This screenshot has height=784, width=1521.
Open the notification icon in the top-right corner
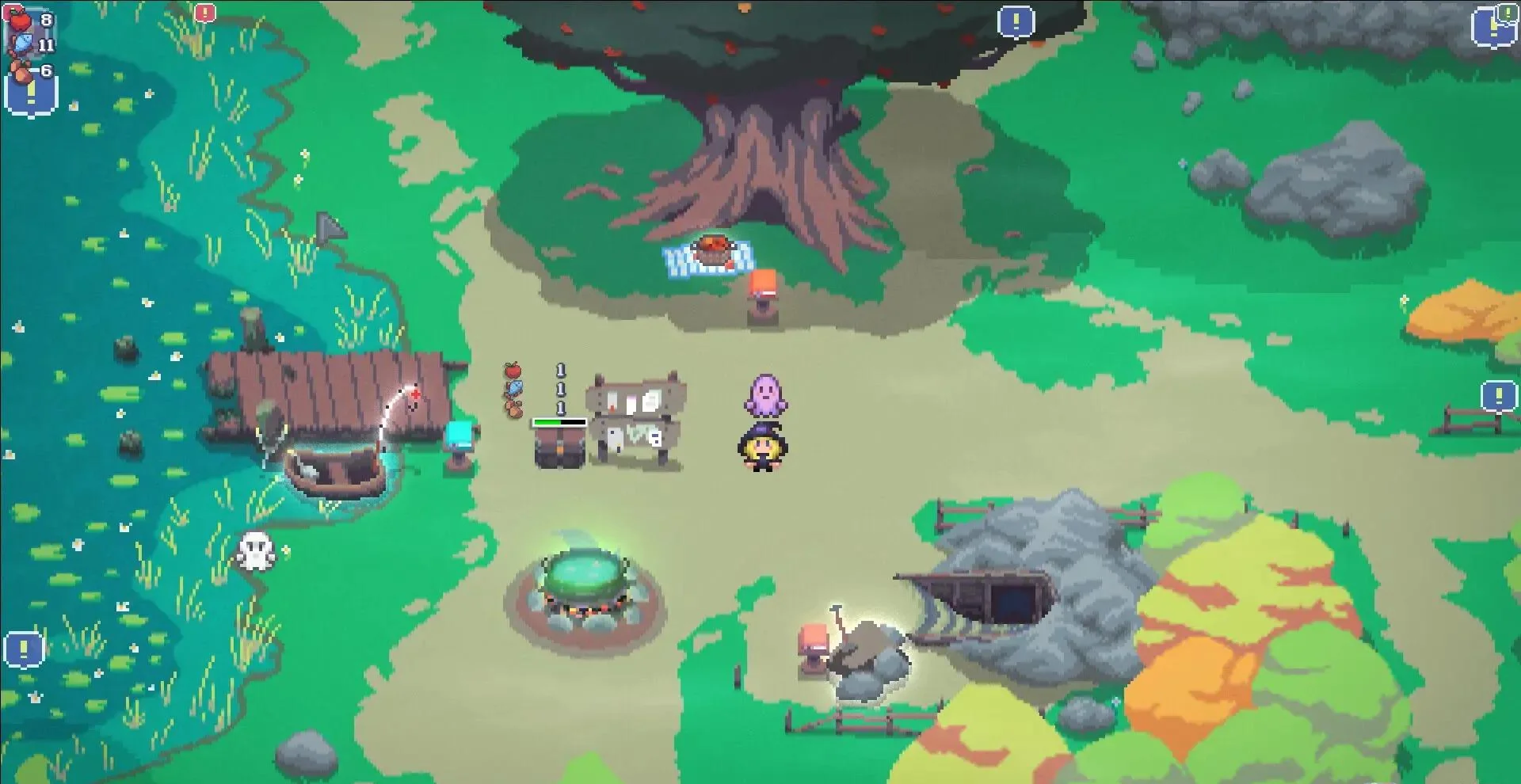tap(1492, 25)
